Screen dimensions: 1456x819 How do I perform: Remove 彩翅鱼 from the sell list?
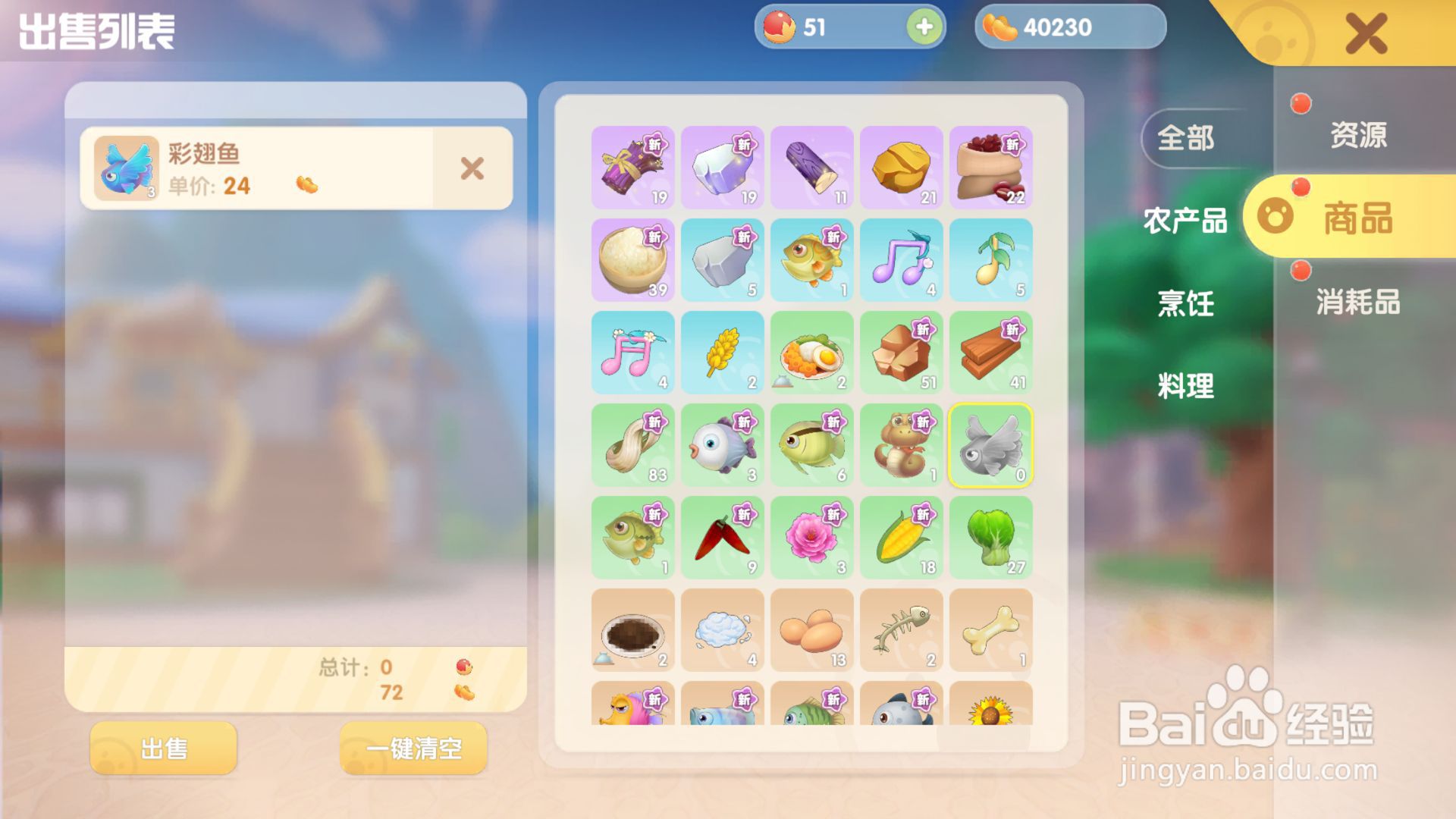pos(471,168)
